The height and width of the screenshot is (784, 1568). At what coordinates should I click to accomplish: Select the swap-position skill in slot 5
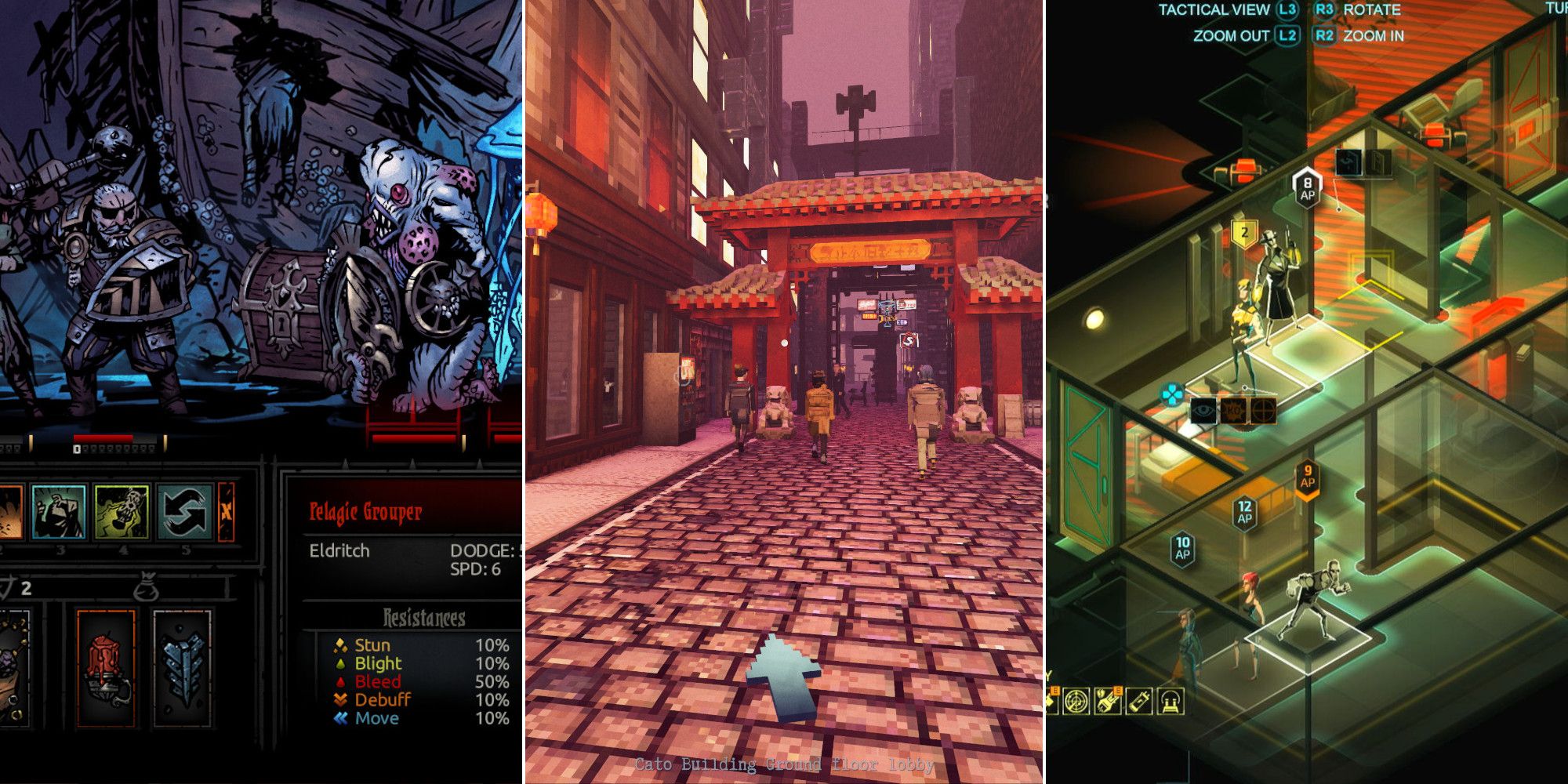point(182,511)
